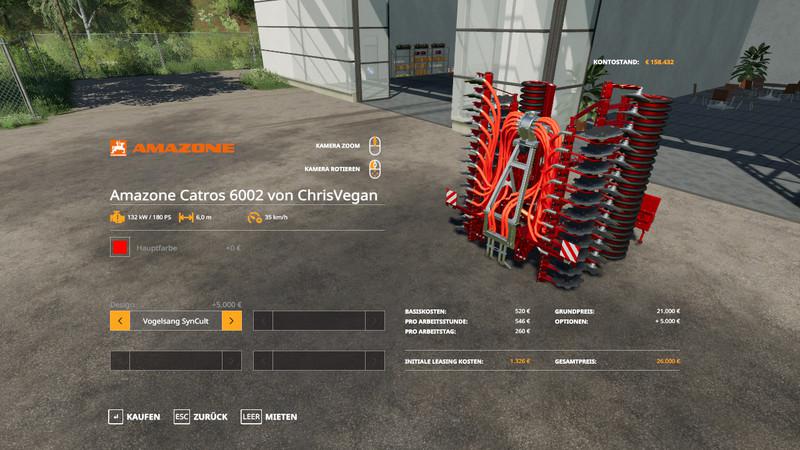The height and width of the screenshot is (450, 800).
Task: Switch to next Design option with right arrow
Action: pos(231,321)
